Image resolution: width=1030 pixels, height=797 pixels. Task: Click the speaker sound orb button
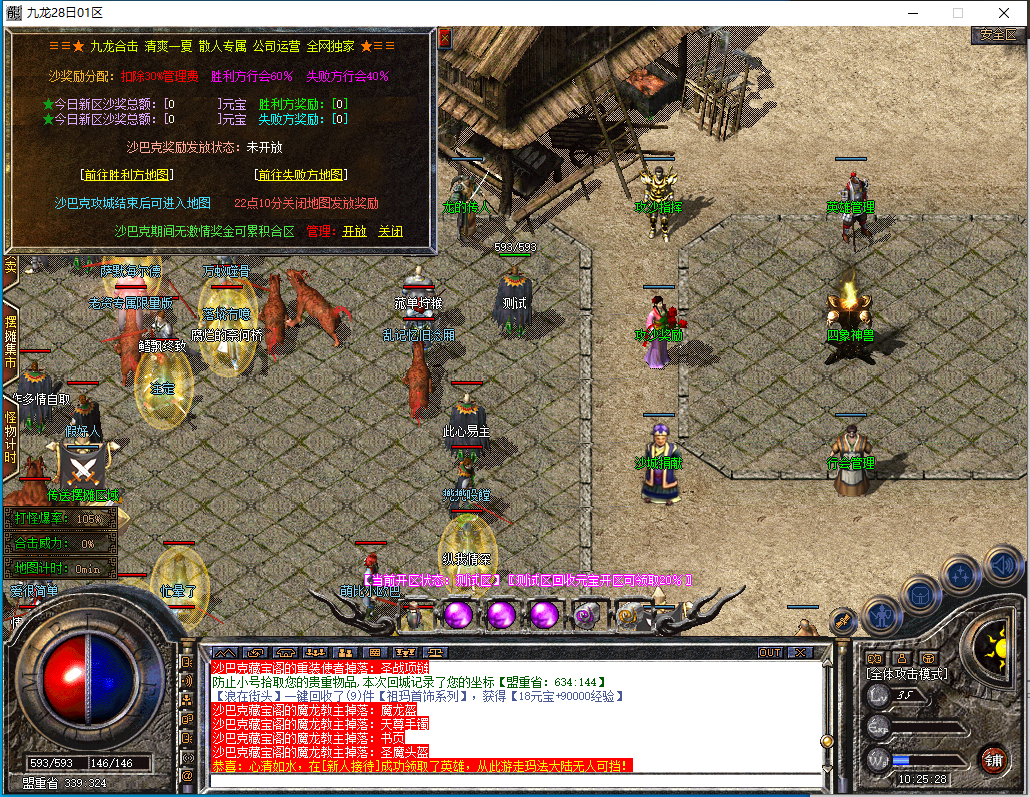coord(1002,567)
